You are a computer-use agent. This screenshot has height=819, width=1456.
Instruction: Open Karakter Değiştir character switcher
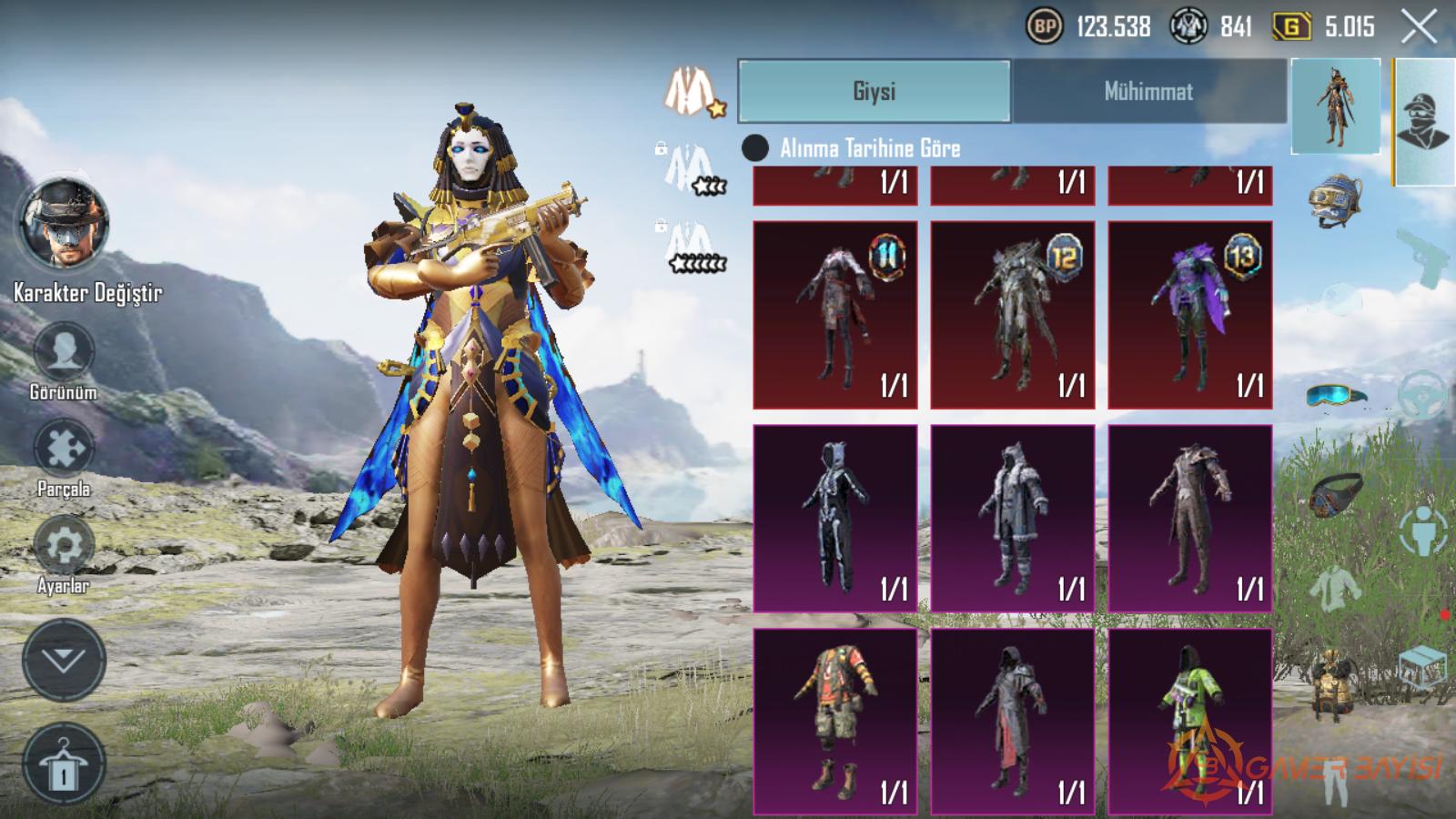(64, 225)
